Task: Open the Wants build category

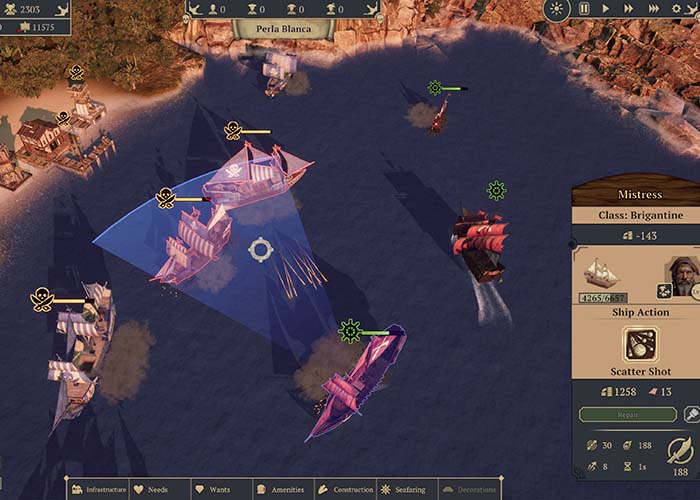Action: tap(212, 490)
